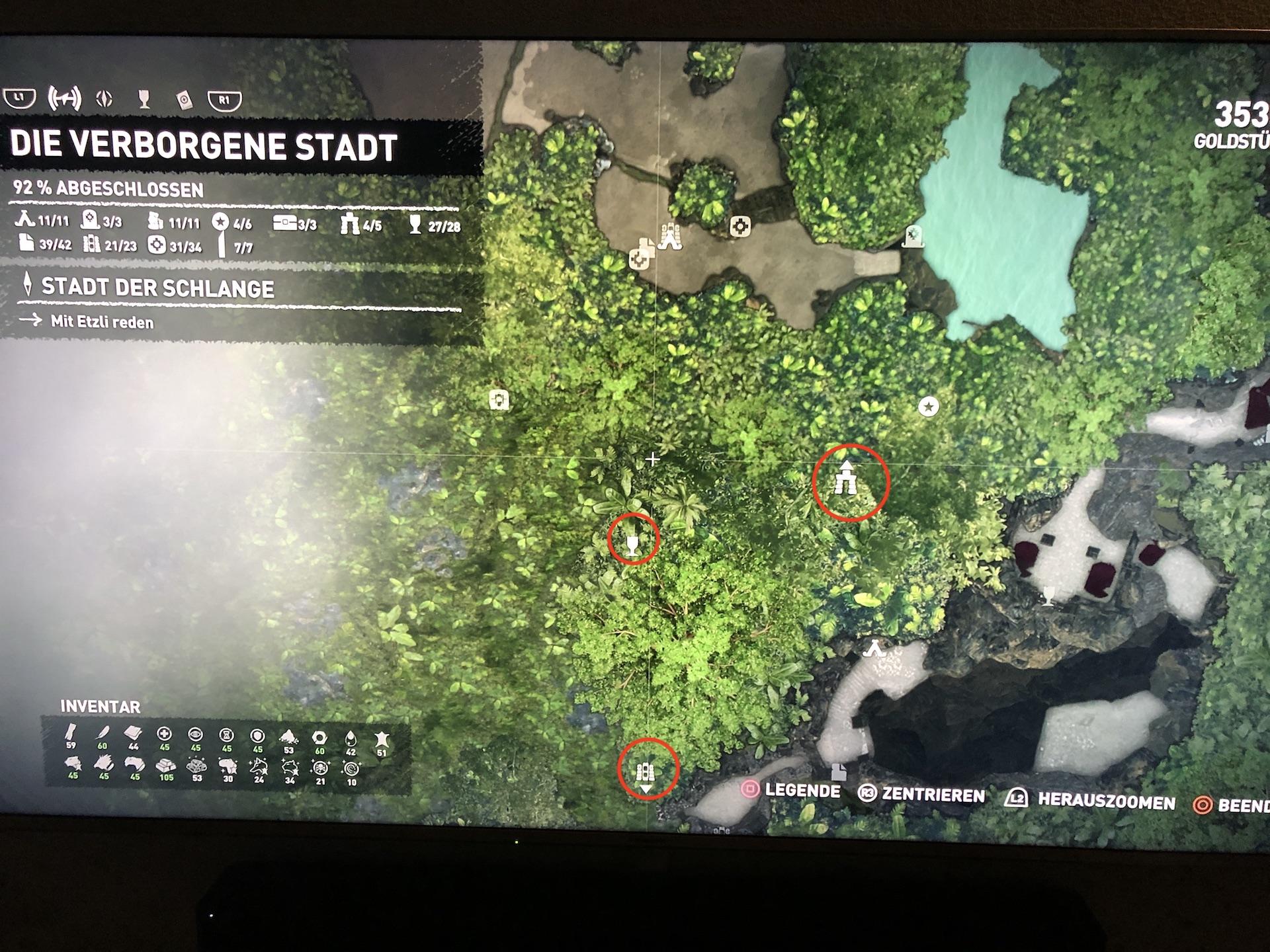Select the challenge tomb pyramid marker
This screenshot has width=1270, height=952.
point(671,237)
